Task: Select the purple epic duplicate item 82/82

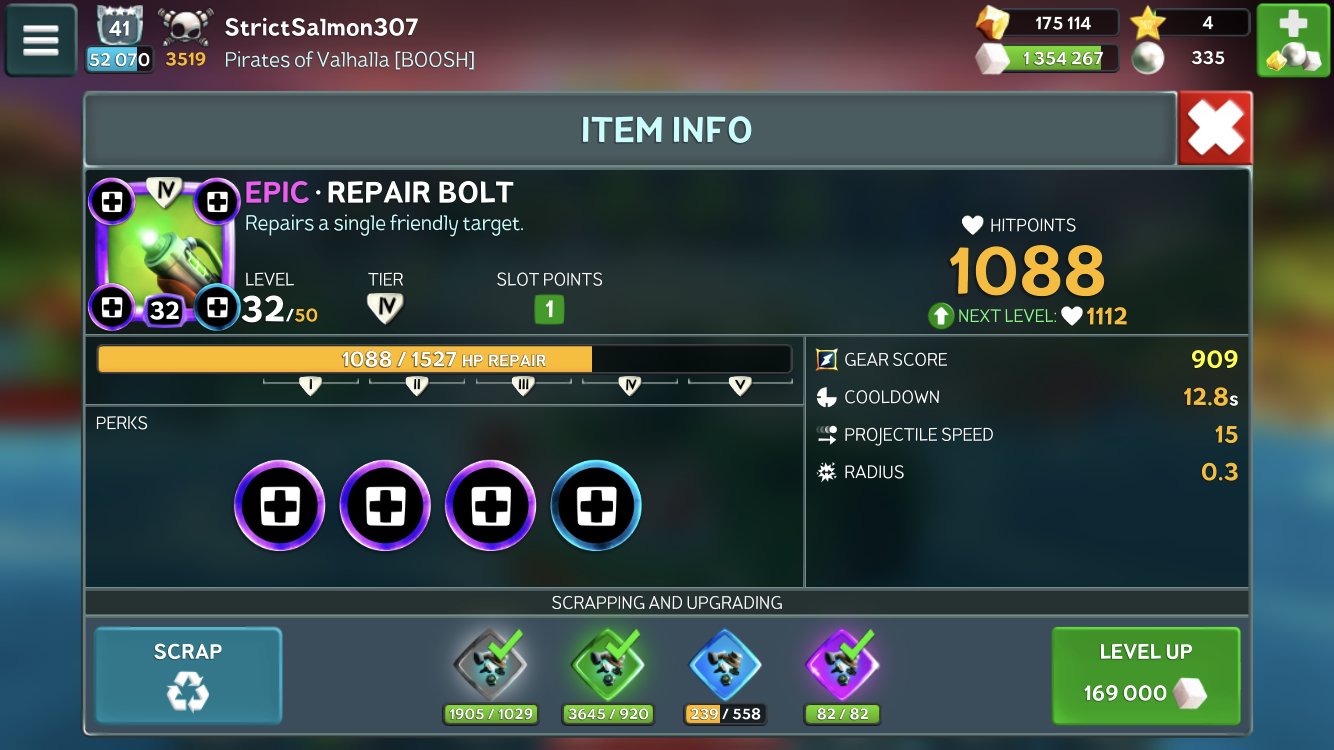Action: point(842,664)
